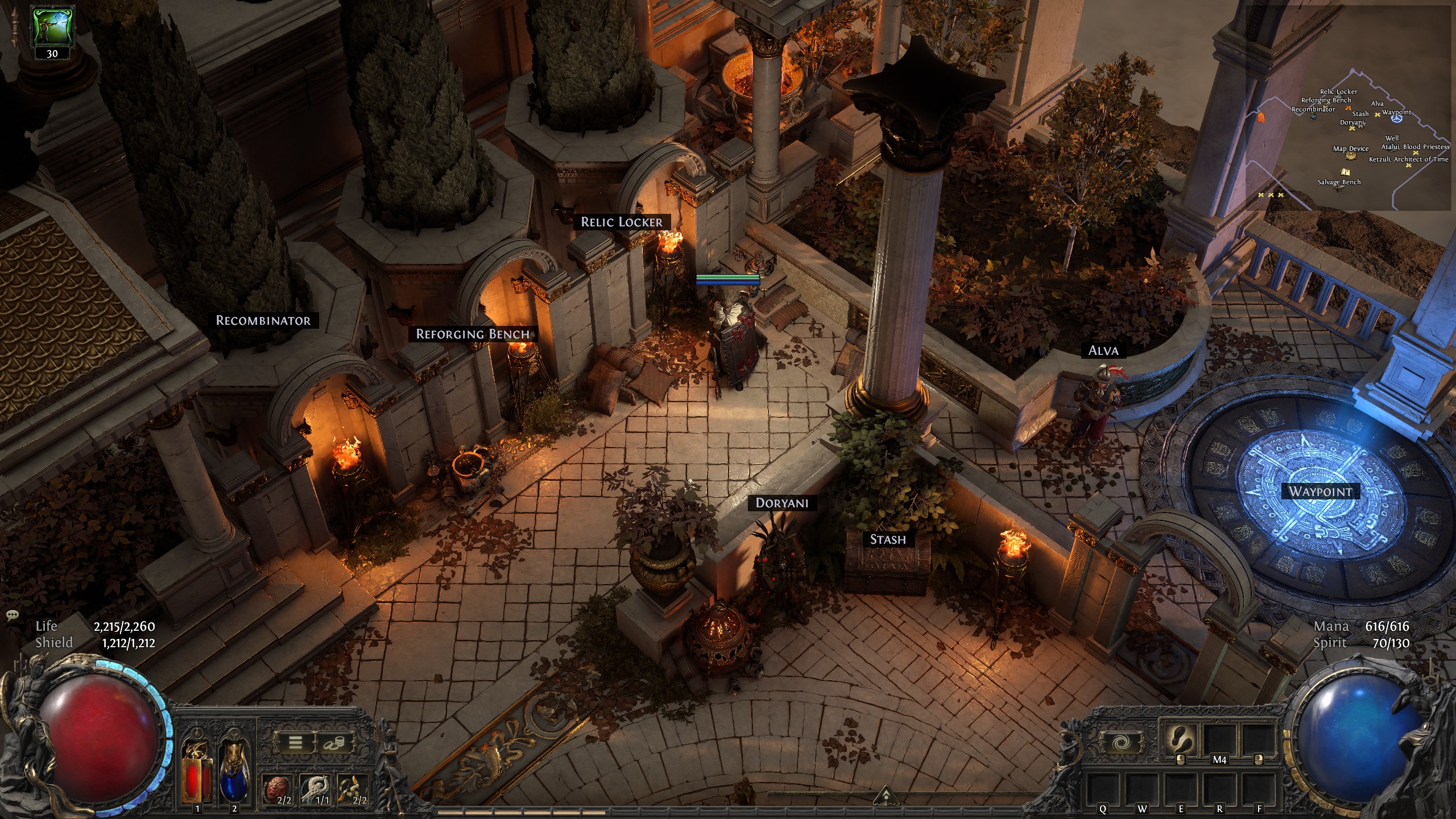Click the green archer buff icon
The width and height of the screenshot is (1456, 819).
(52, 27)
